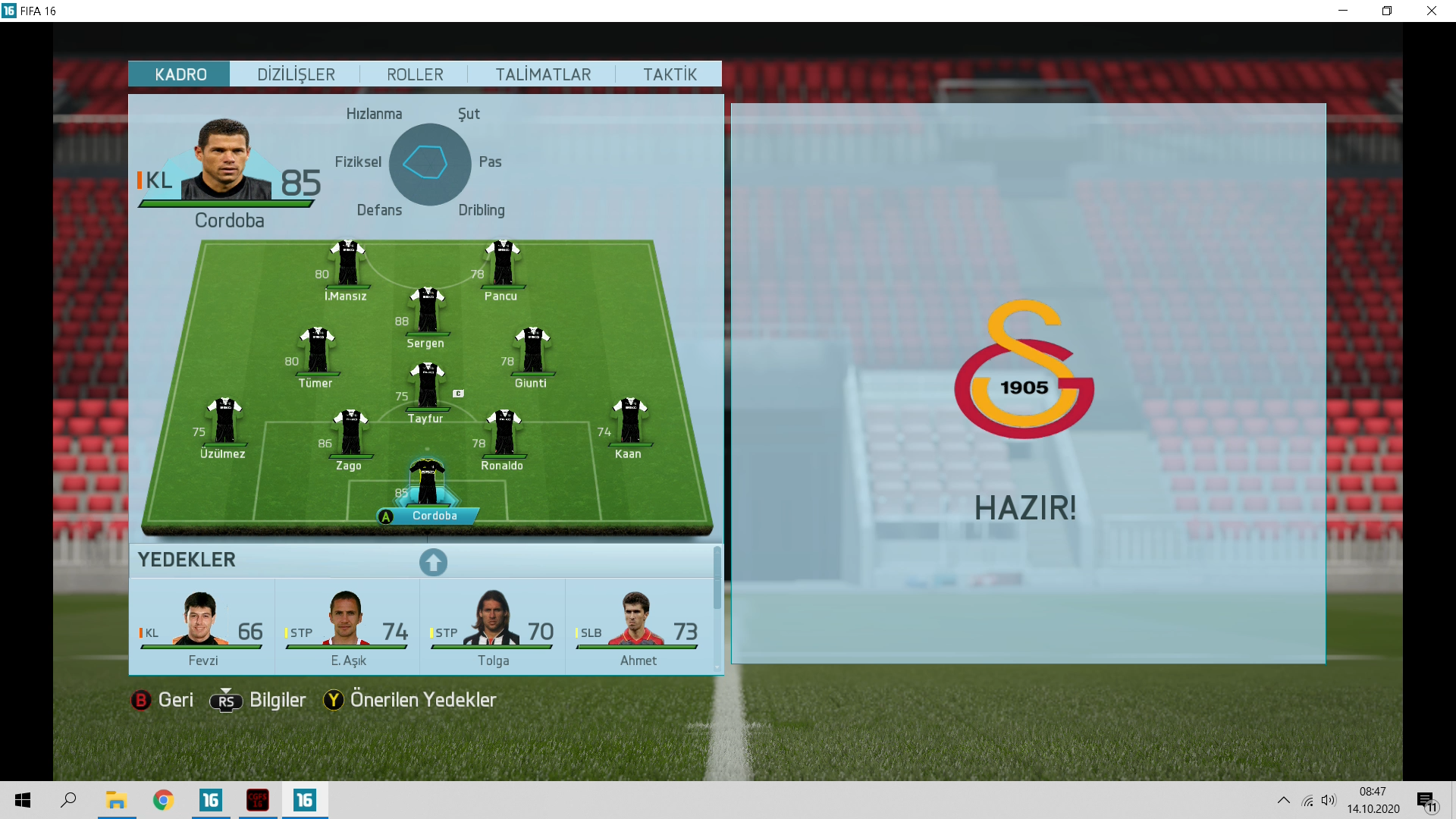Choose Pancu in the lineup
Image resolution: width=1456 pixels, height=819 pixels.
coord(503,265)
